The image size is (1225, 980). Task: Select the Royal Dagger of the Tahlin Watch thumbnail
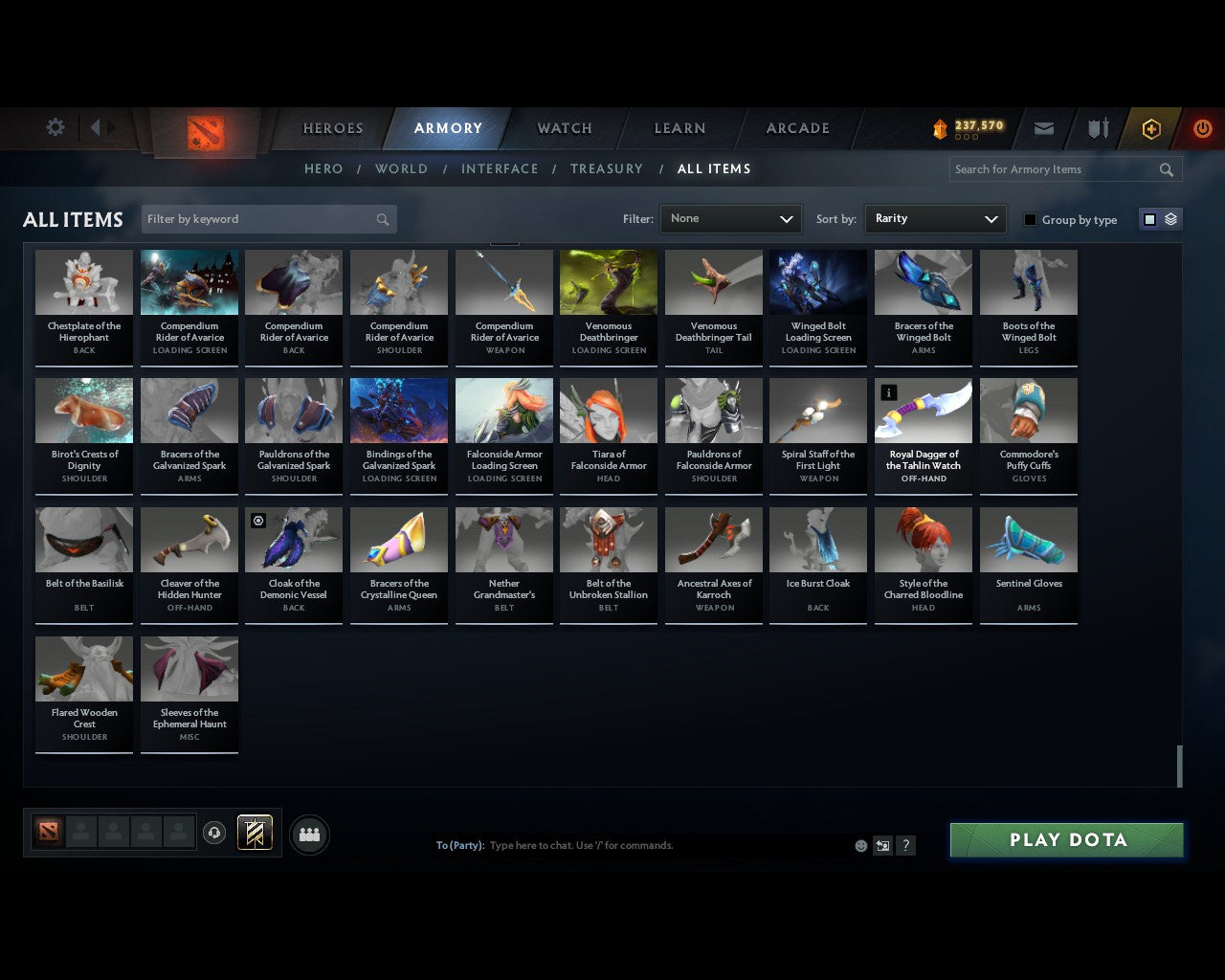(x=923, y=410)
